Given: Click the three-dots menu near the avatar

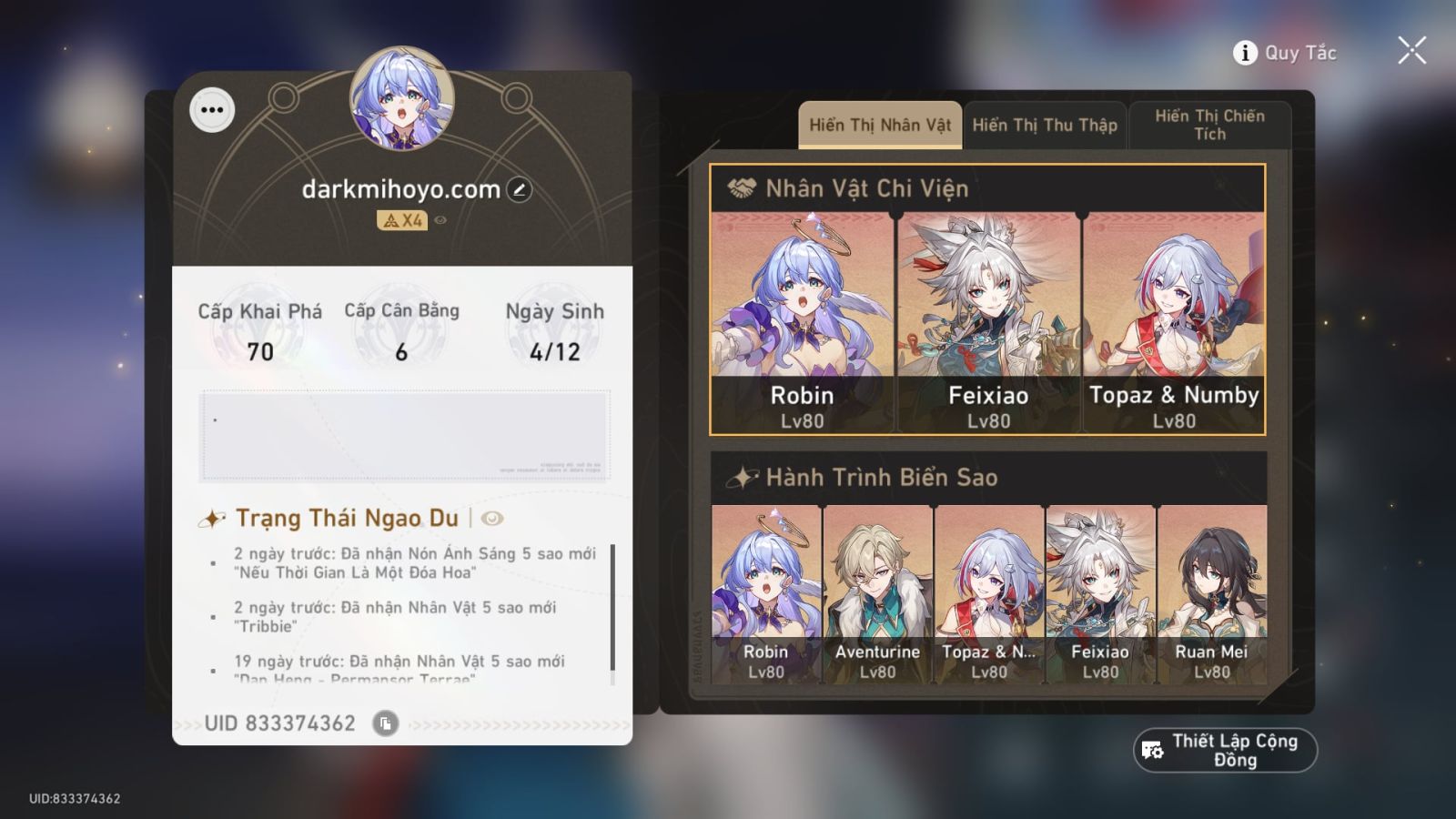Looking at the screenshot, I should coord(212,109).
